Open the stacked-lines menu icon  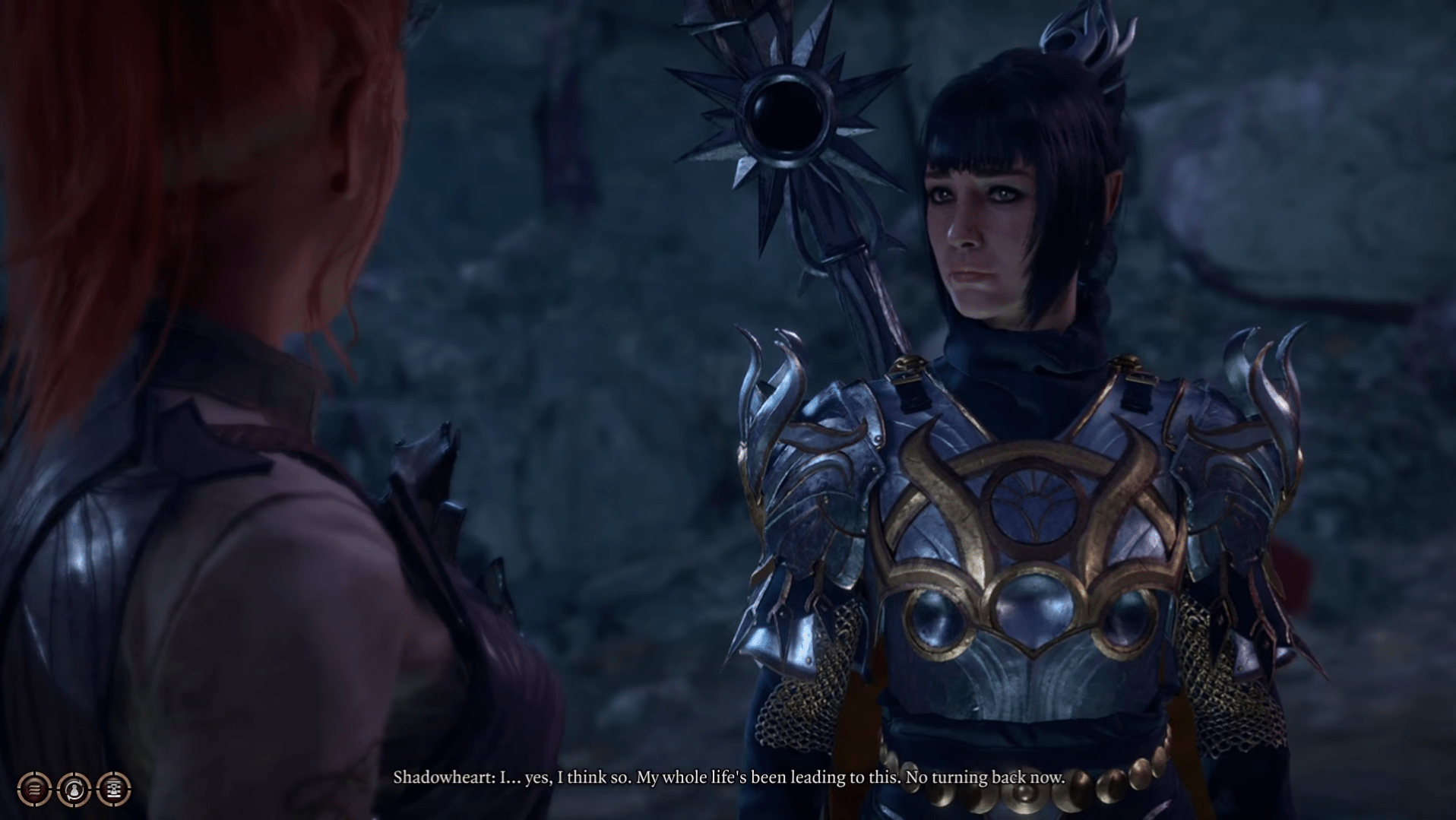[x=34, y=790]
